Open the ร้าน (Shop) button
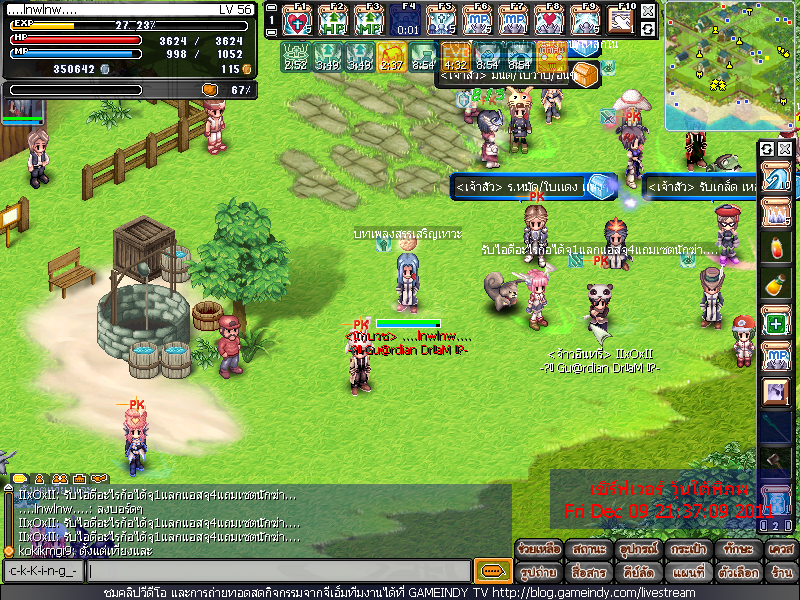This screenshot has width=800, height=600. pos(781,573)
